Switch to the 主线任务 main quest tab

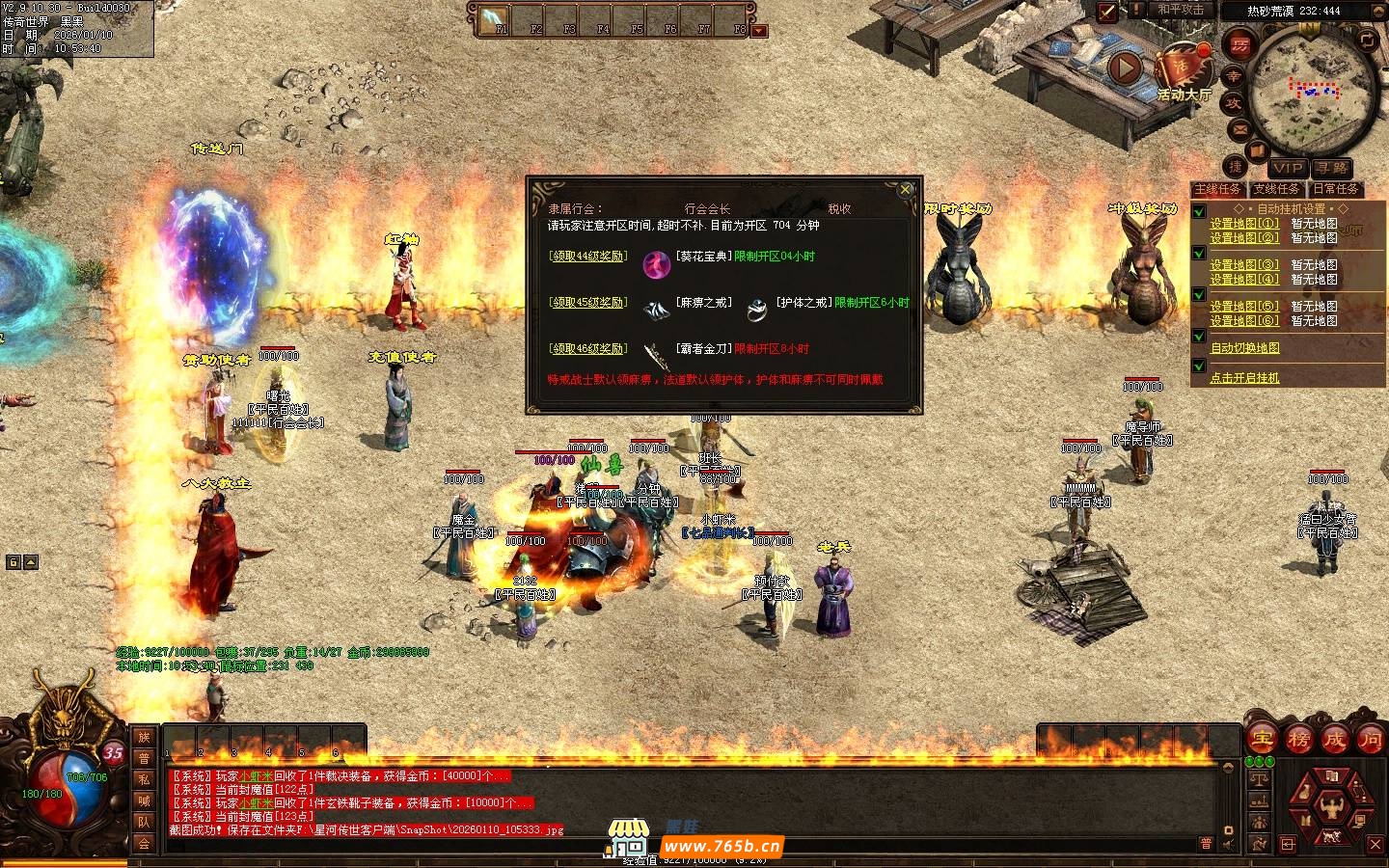click(x=1218, y=189)
